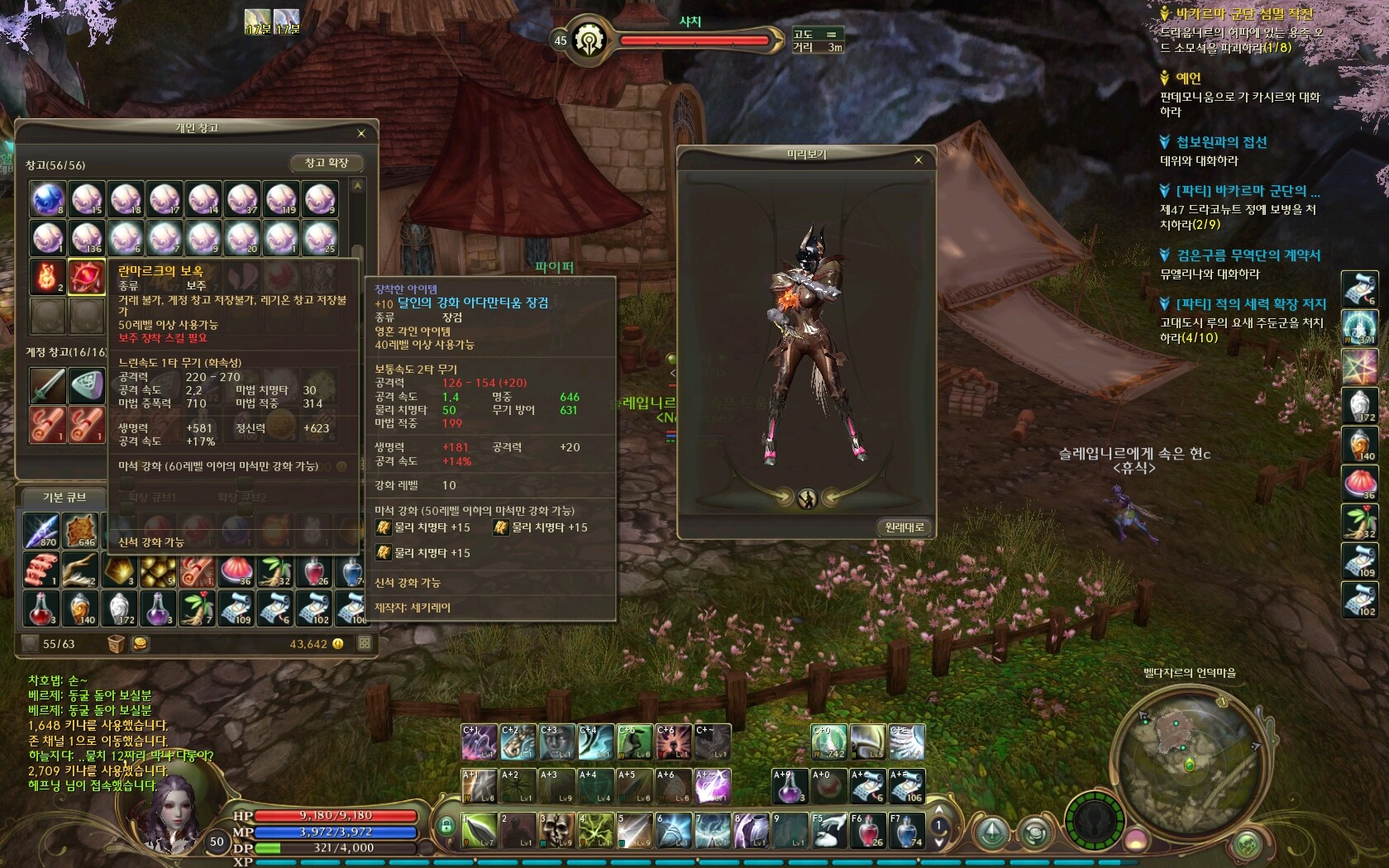Select the sword in account storage

pos(48,385)
